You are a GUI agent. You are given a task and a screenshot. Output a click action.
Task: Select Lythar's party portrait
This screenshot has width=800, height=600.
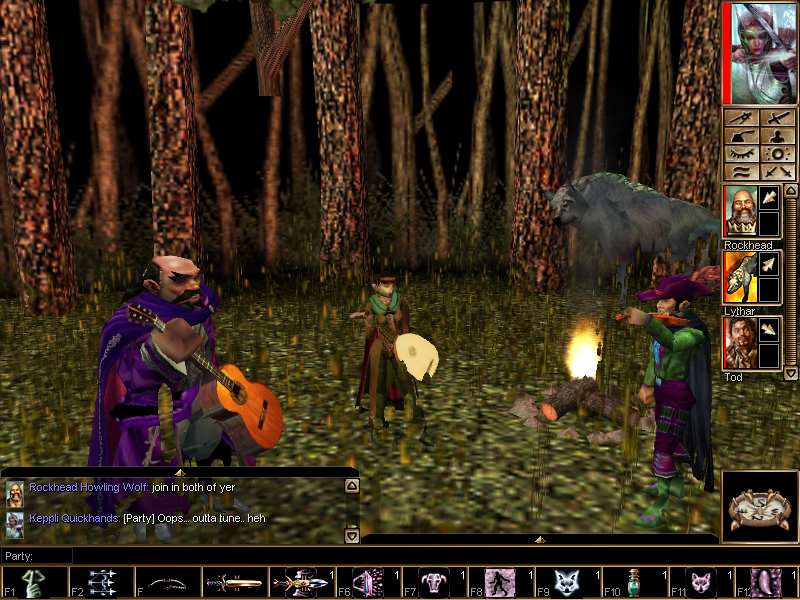coord(739,277)
